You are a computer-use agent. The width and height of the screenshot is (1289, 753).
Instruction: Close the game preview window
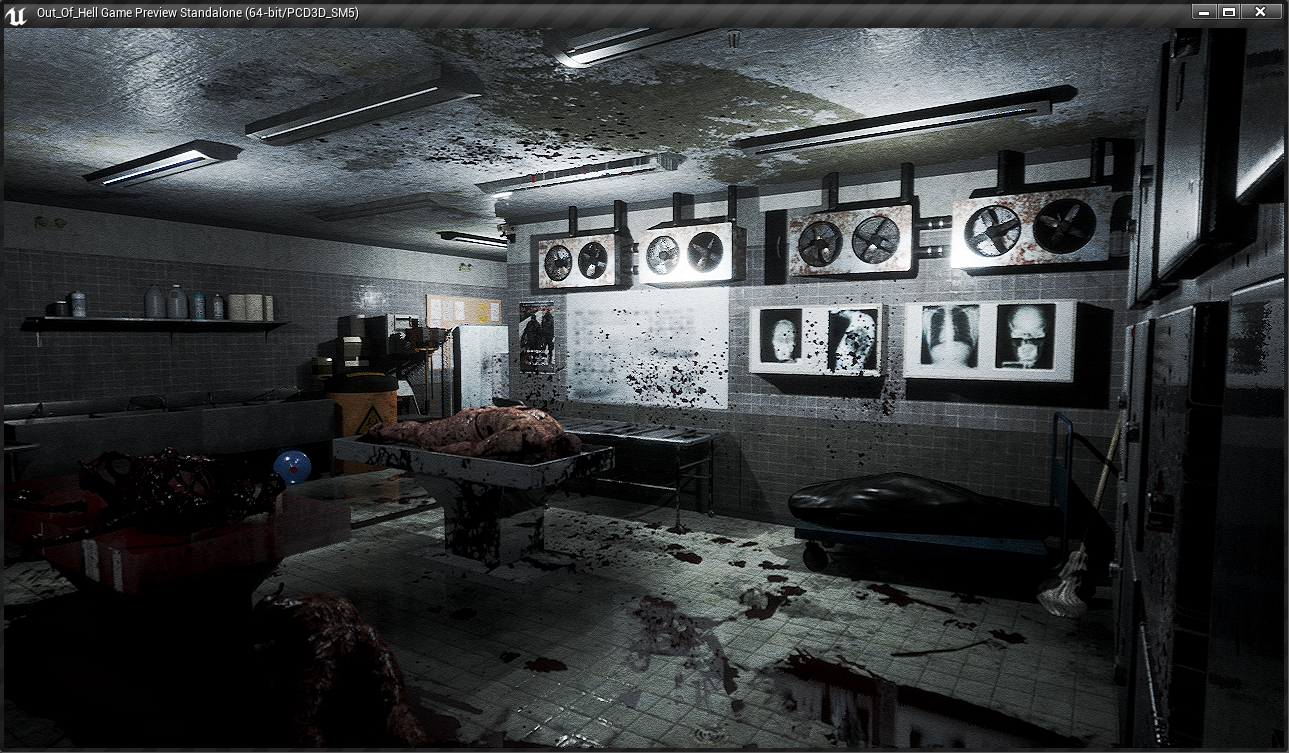point(1261,12)
